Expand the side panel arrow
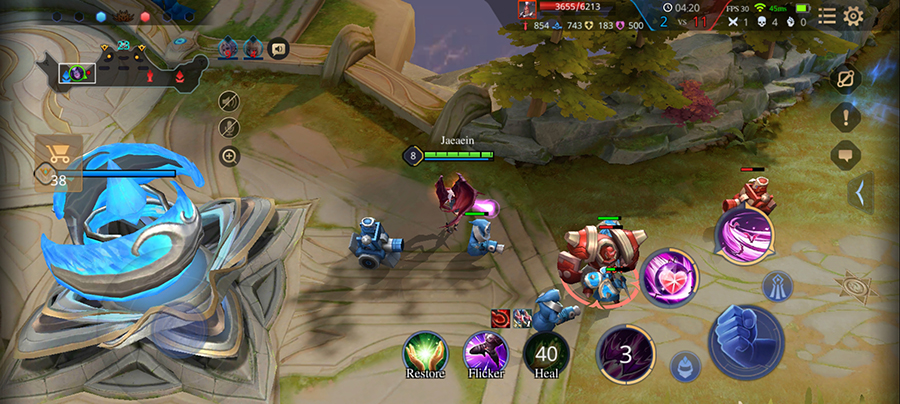Image resolution: width=900 pixels, height=404 pixels. pyautogui.click(x=859, y=193)
